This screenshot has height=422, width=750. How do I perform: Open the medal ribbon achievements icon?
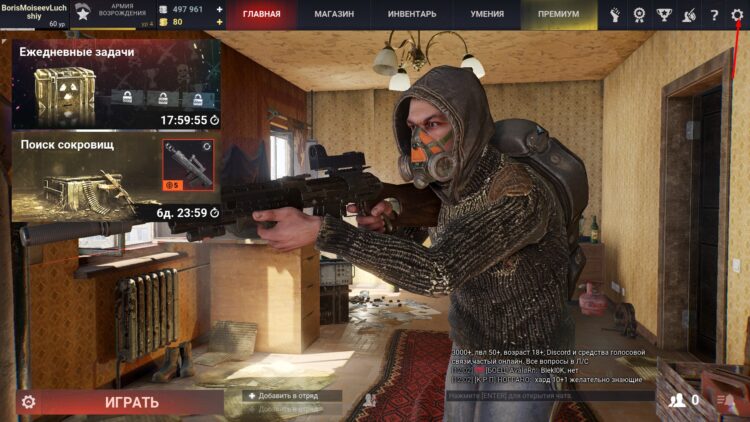click(639, 15)
